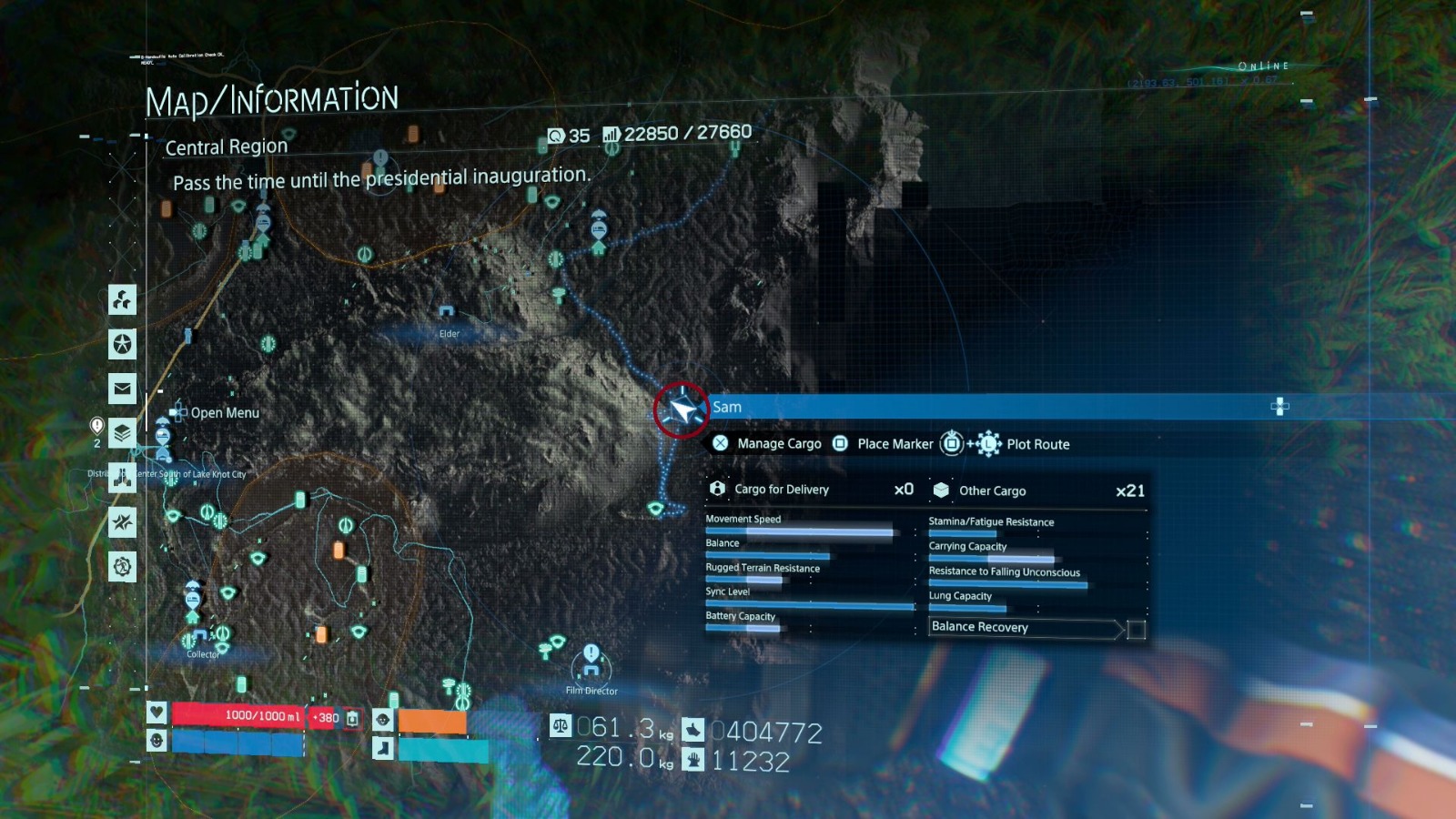
Task: Click the Other Cargo box icon
Action: click(x=939, y=490)
